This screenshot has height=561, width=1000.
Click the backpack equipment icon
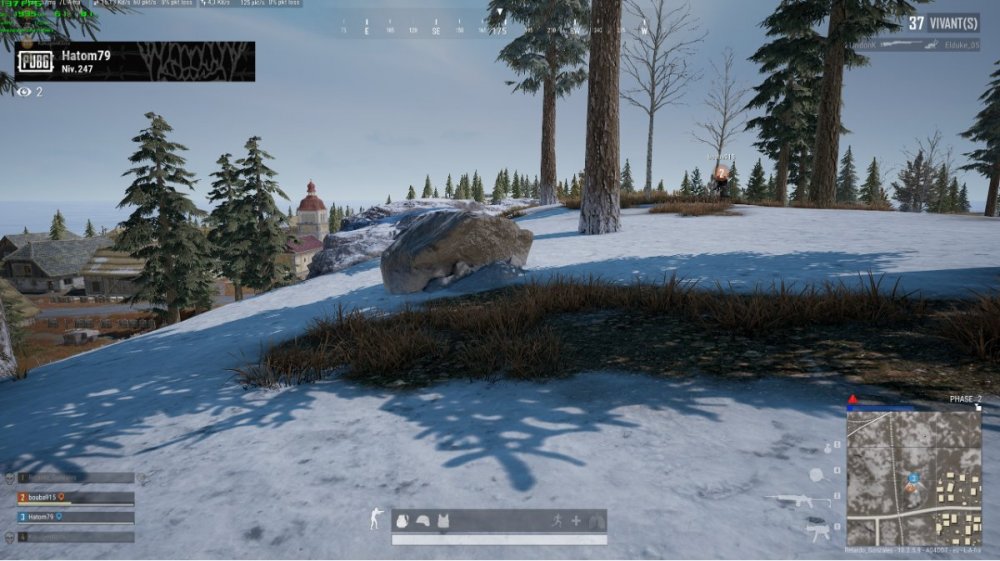click(x=402, y=521)
